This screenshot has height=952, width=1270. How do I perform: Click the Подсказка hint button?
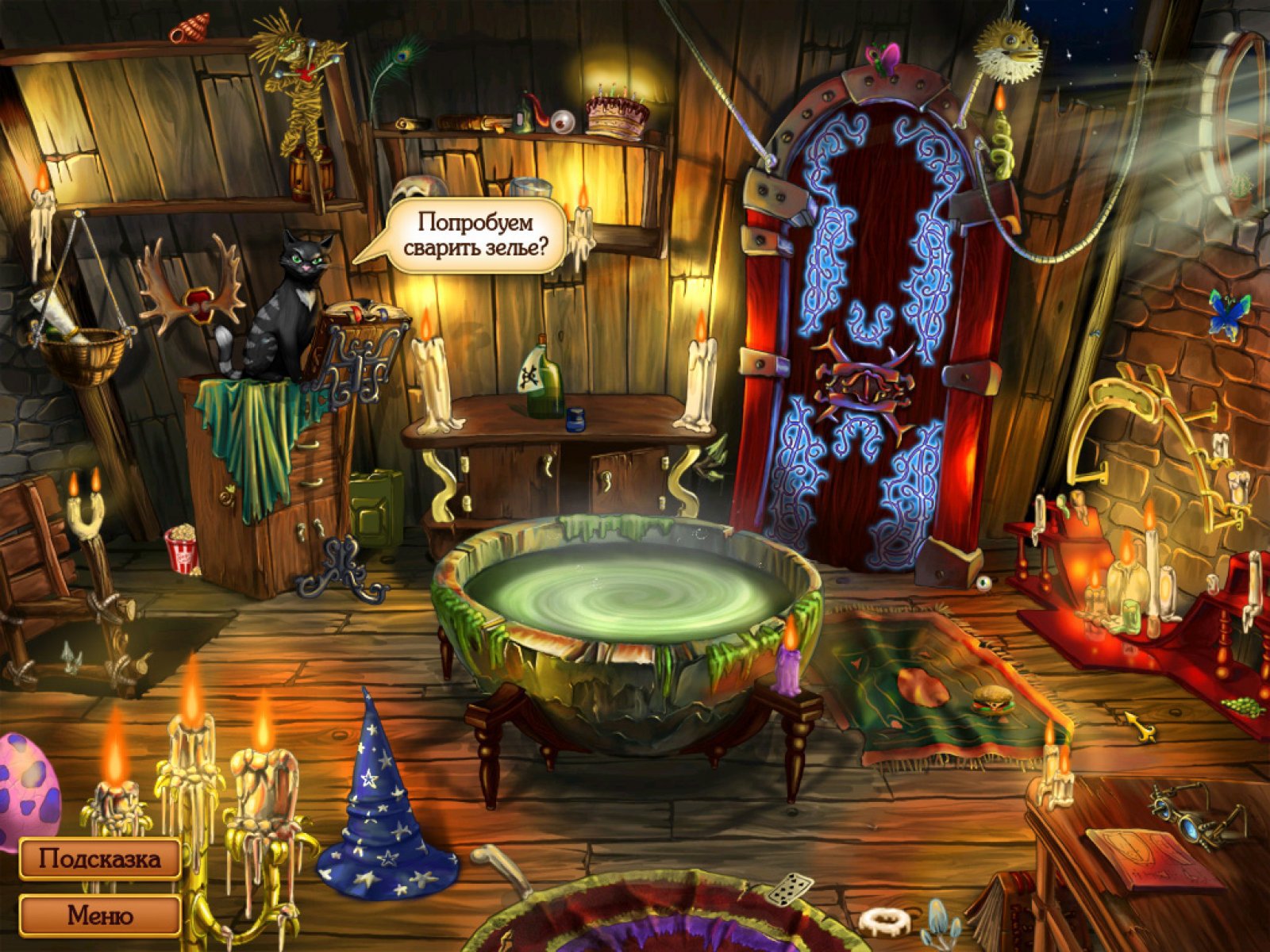pyautogui.click(x=100, y=858)
